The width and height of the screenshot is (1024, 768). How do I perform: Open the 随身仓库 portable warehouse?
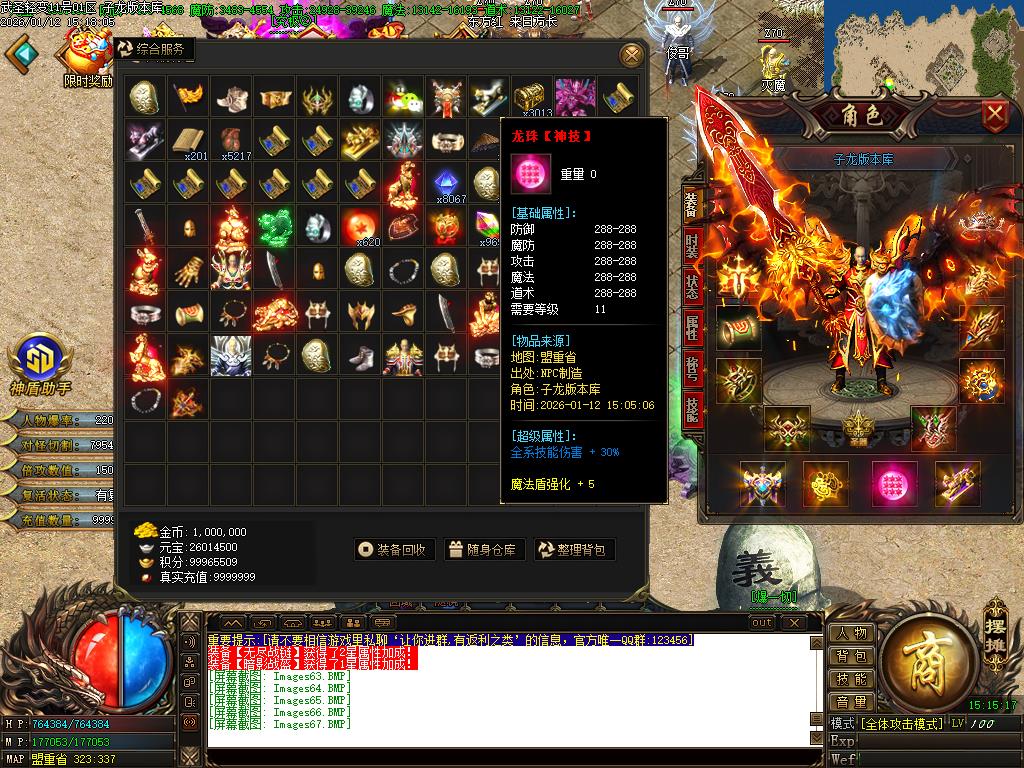(484, 549)
